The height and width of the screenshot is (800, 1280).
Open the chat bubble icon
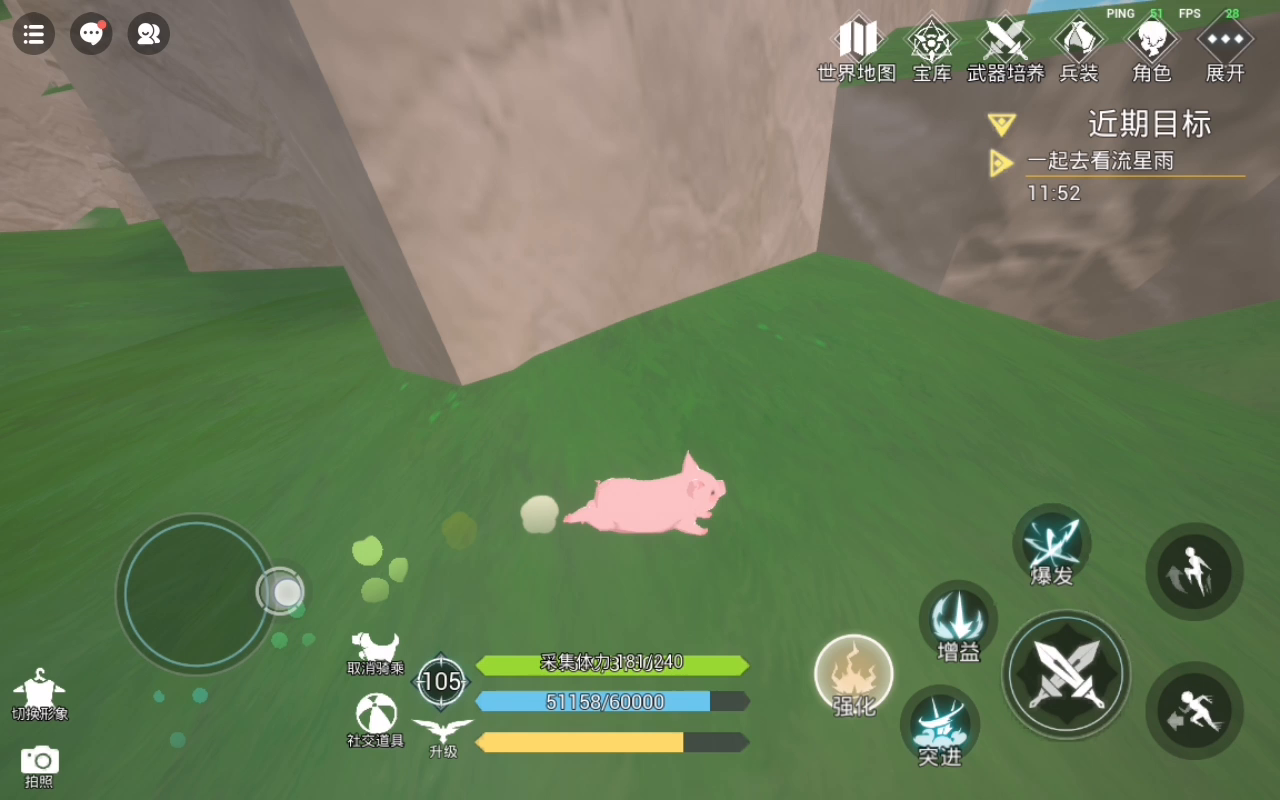pos(91,34)
